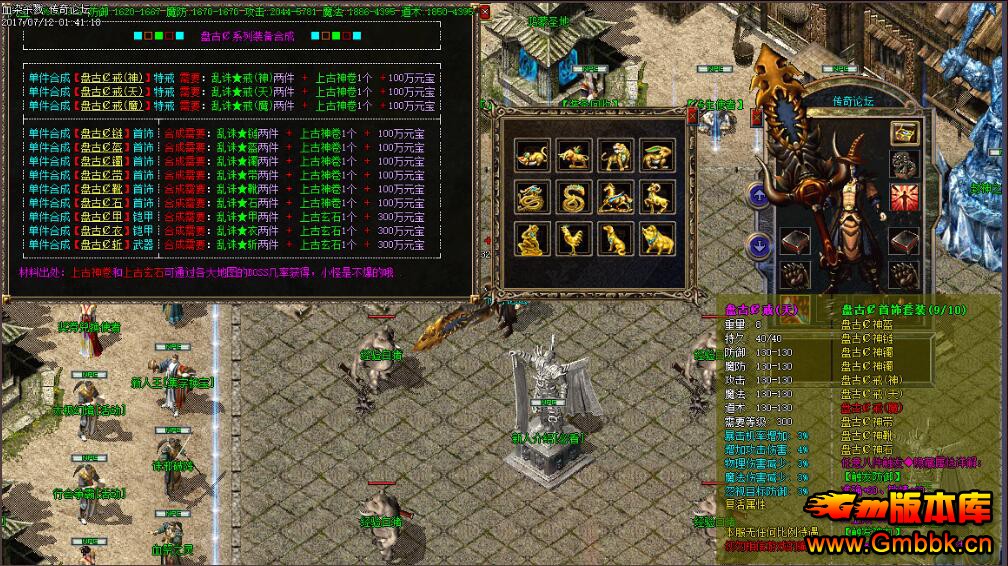Select the 盘古斩 weapon synthesis link
Screen dimensions: 1008x566
(102, 244)
